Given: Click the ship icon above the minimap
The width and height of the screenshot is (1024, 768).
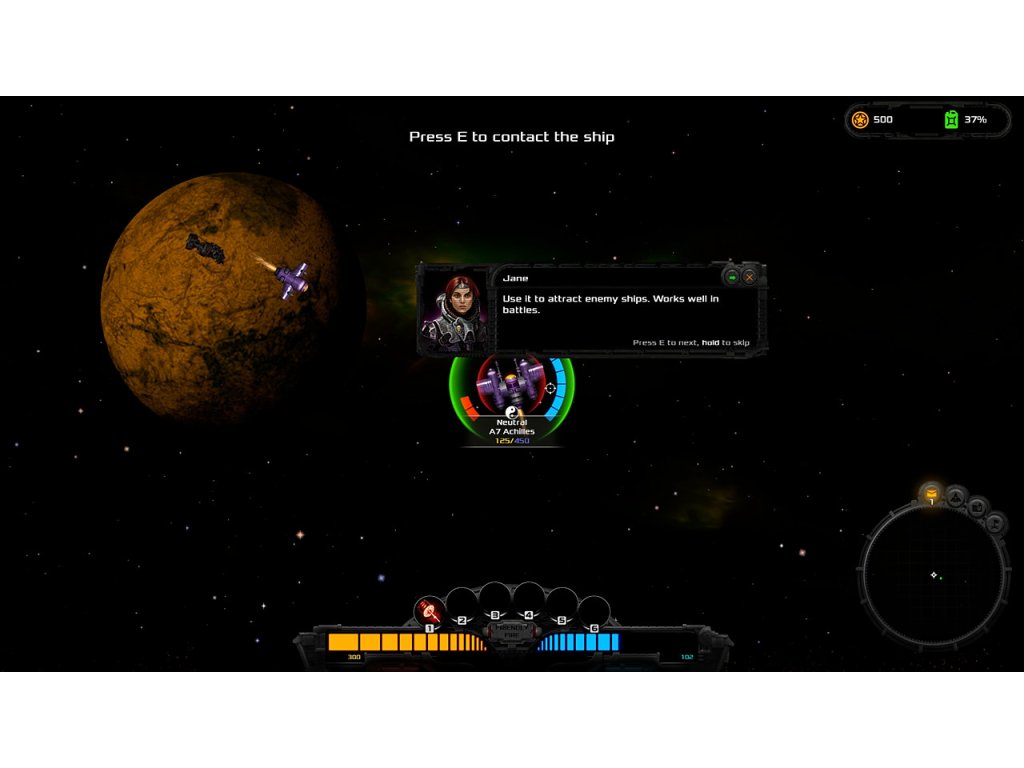Looking at the screenshot, I should coord(956,495).
